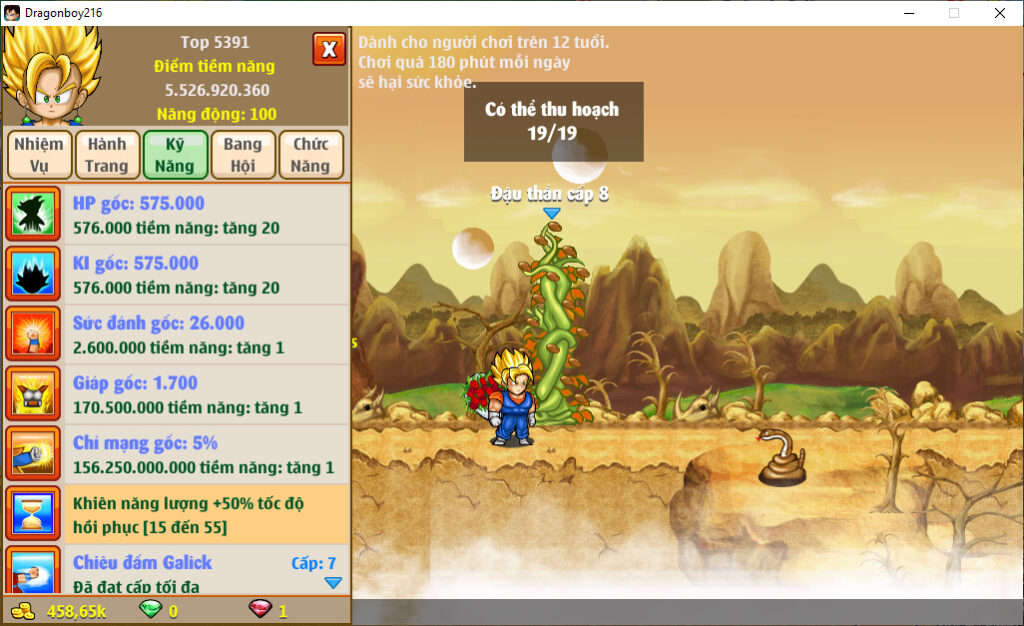
Task: Close the character panel with the X button
Action: [329, 49]
